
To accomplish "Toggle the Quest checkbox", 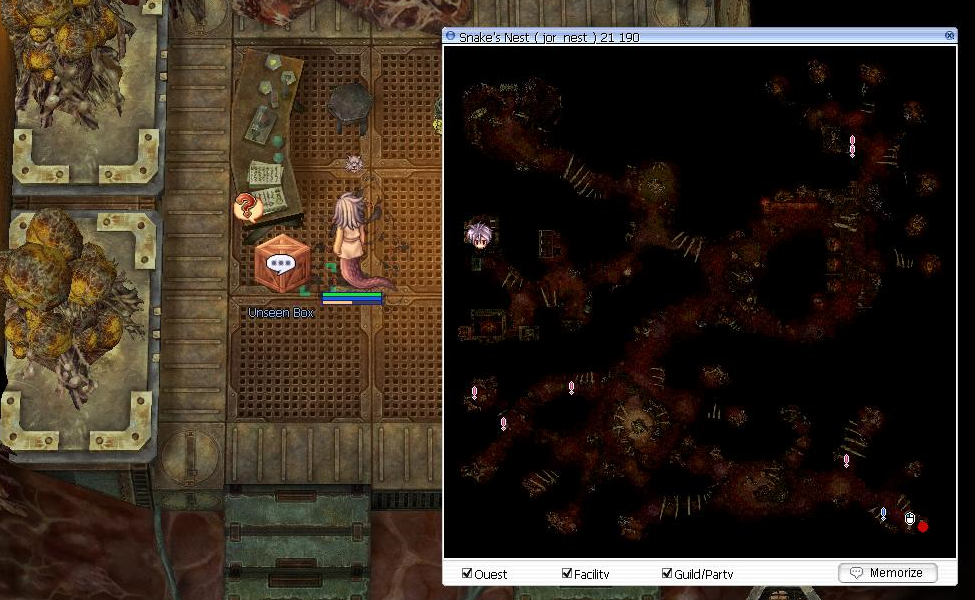I will tap(467, 574).
